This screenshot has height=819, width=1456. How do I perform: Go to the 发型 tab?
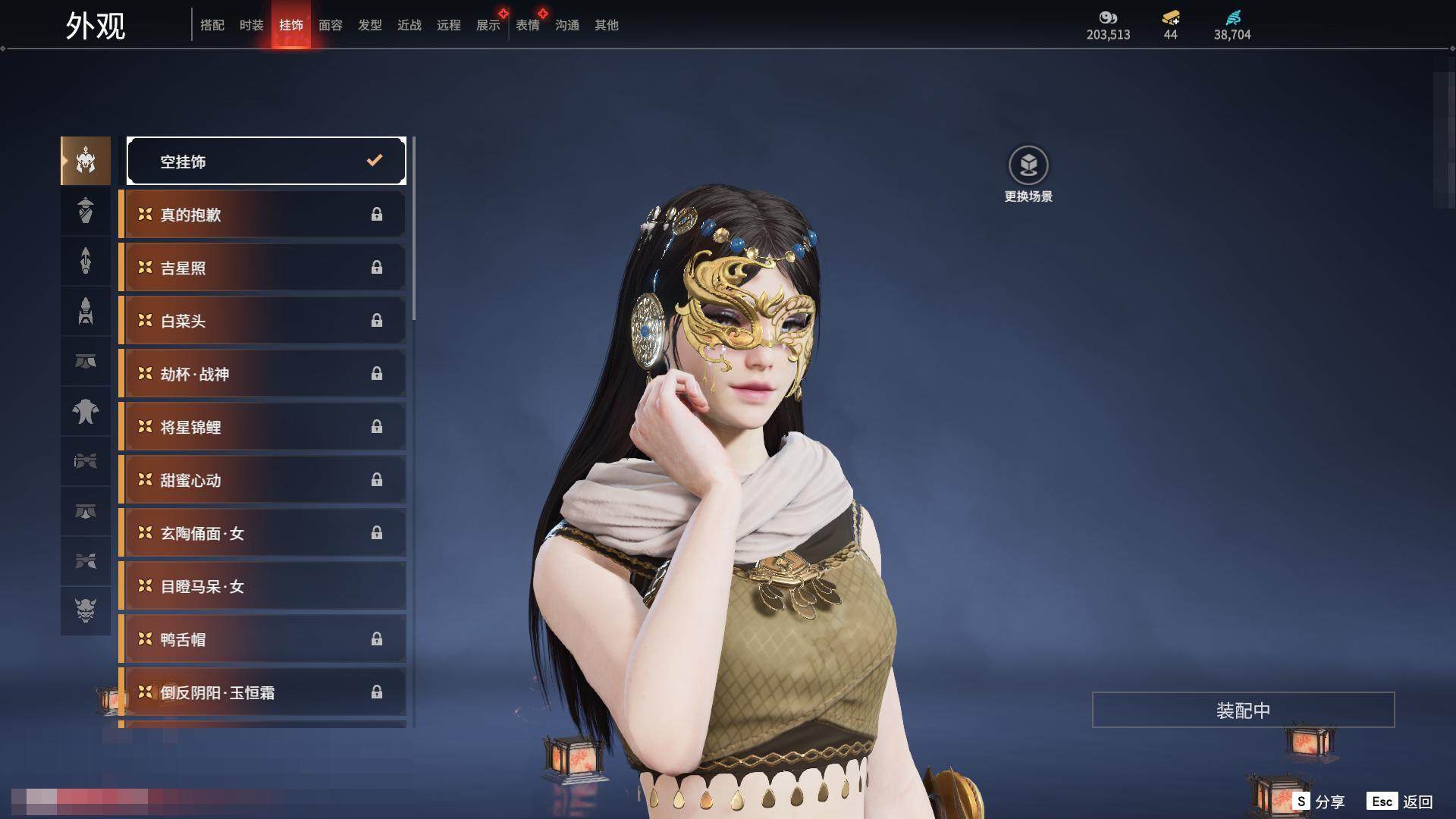(x=369, y=25)
